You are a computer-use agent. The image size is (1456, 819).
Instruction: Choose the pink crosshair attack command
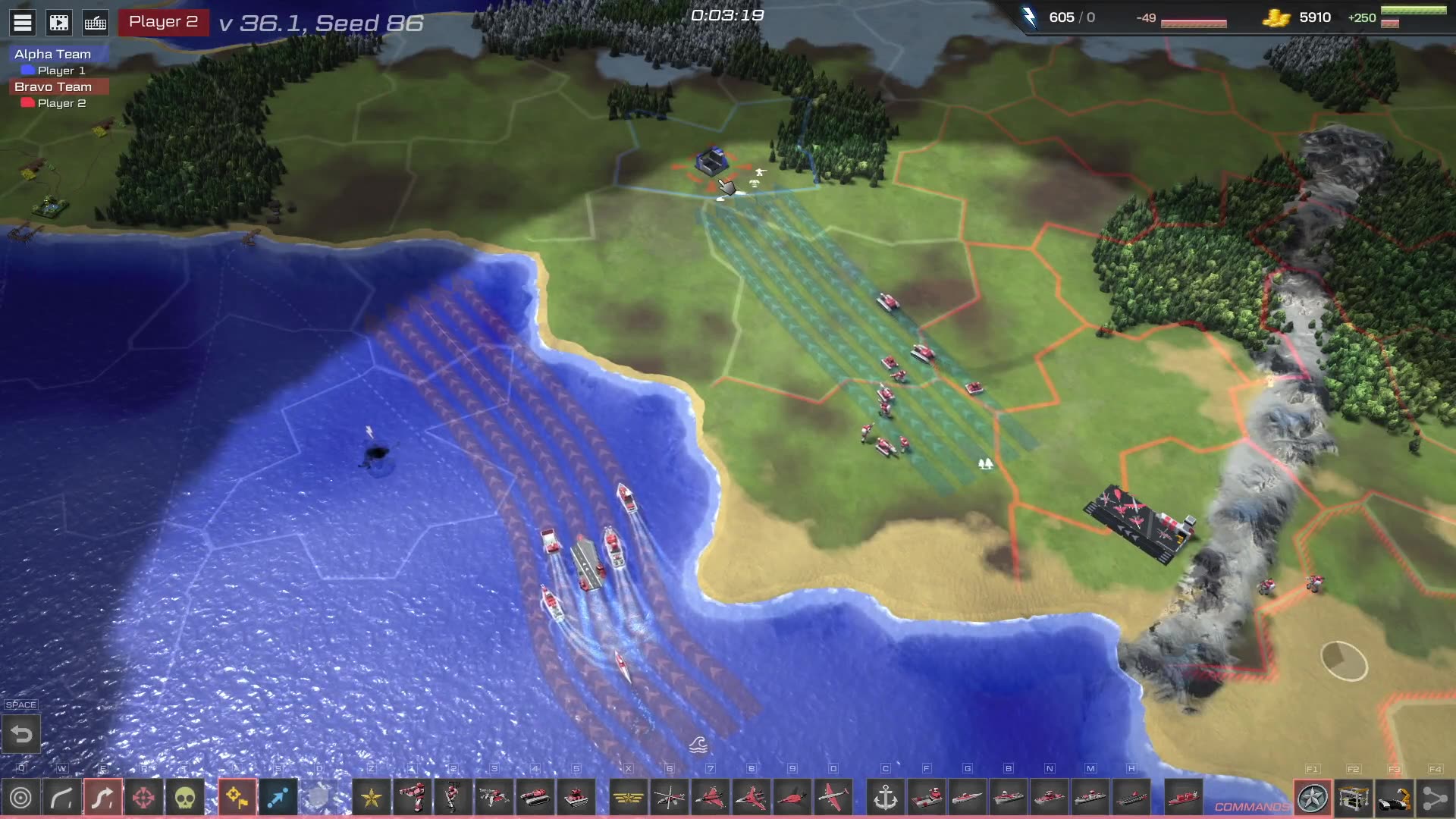point(143,798)
